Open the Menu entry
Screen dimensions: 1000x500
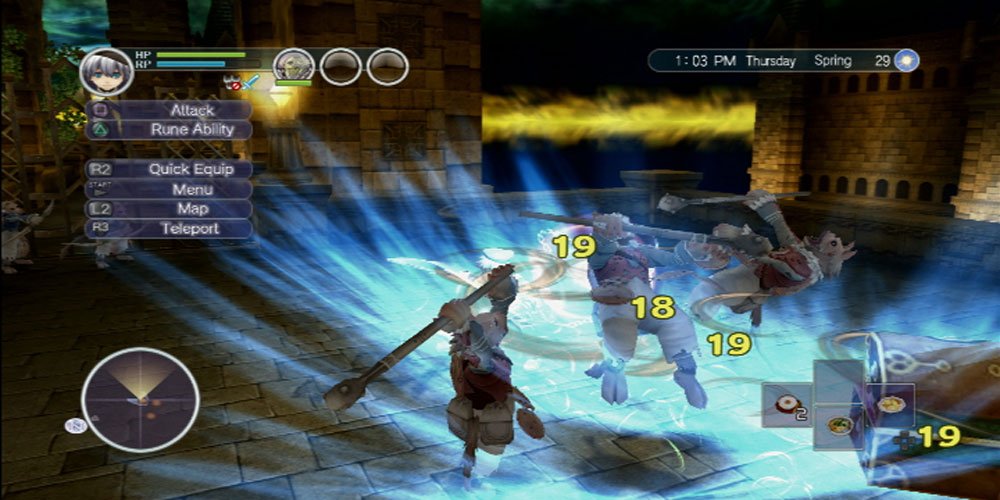[168, 189]
